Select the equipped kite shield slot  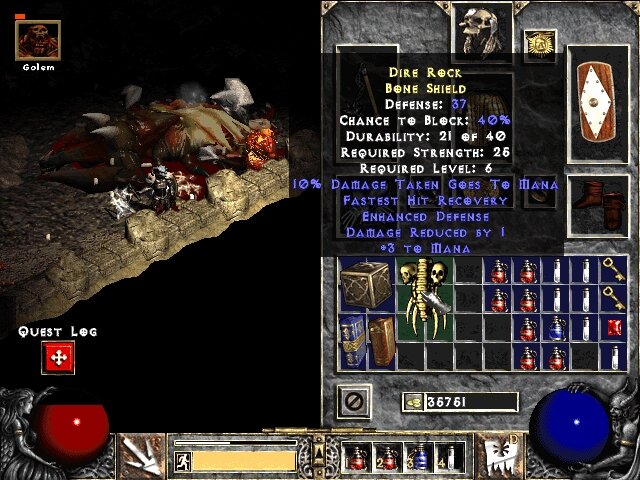pos(600,102)
